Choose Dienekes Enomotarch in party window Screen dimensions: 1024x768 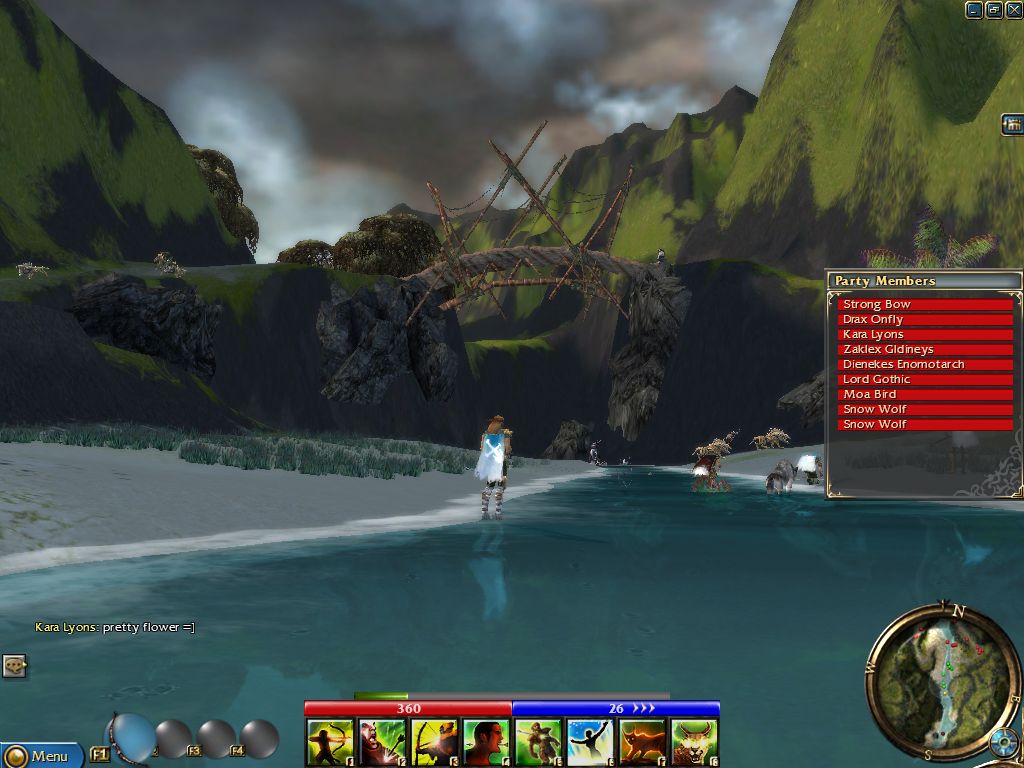tap(926, 364)
